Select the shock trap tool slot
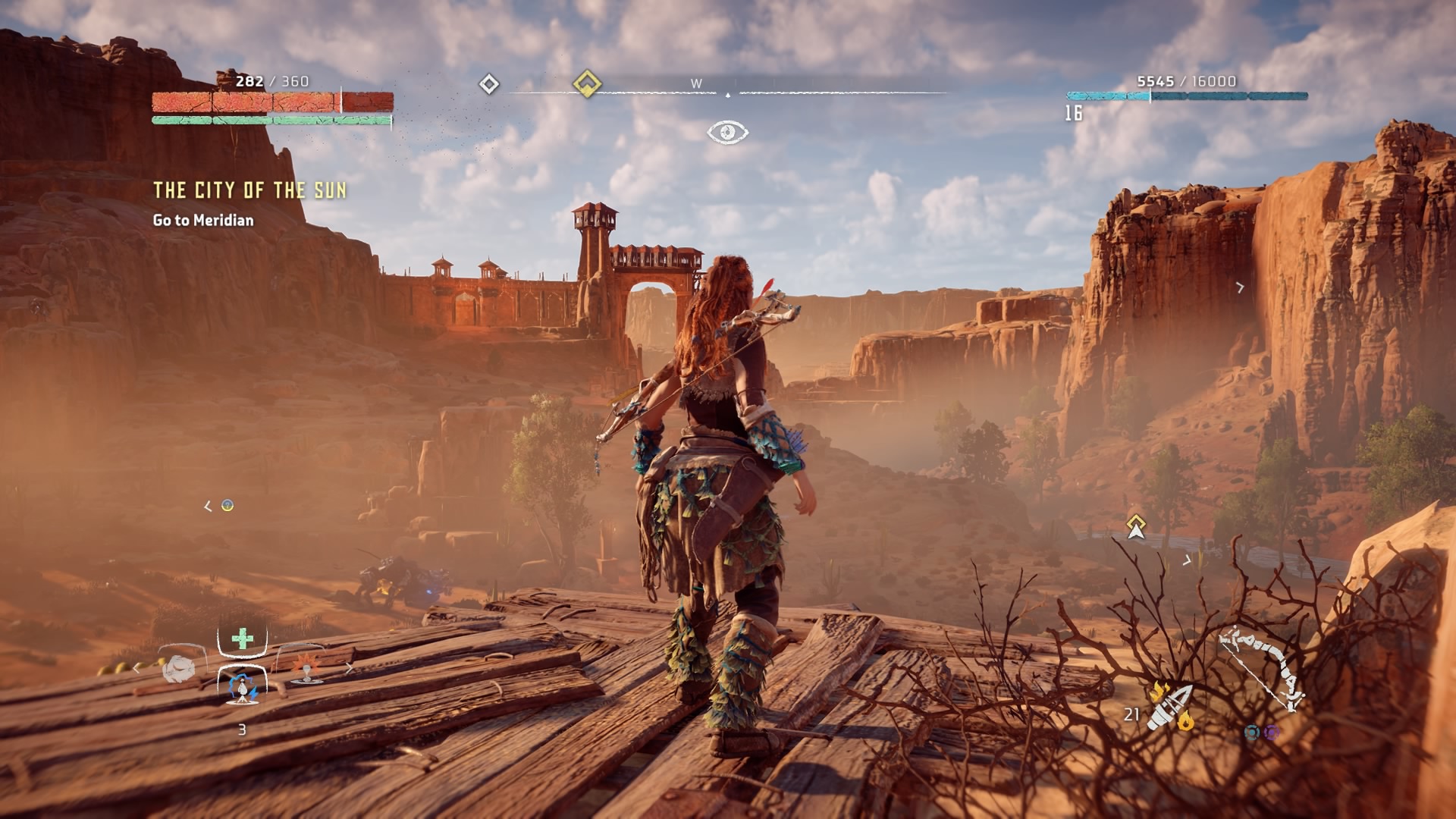 pos(243,686)
